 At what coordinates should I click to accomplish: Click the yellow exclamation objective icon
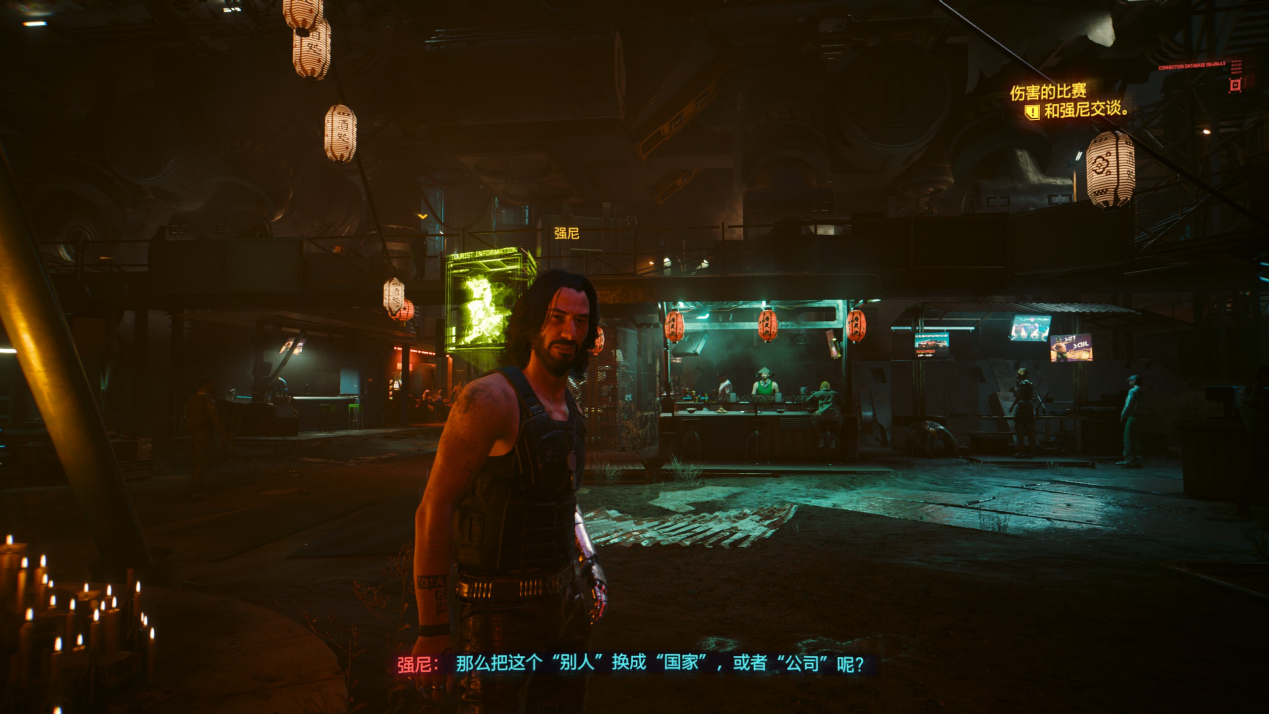[1032, 112]
